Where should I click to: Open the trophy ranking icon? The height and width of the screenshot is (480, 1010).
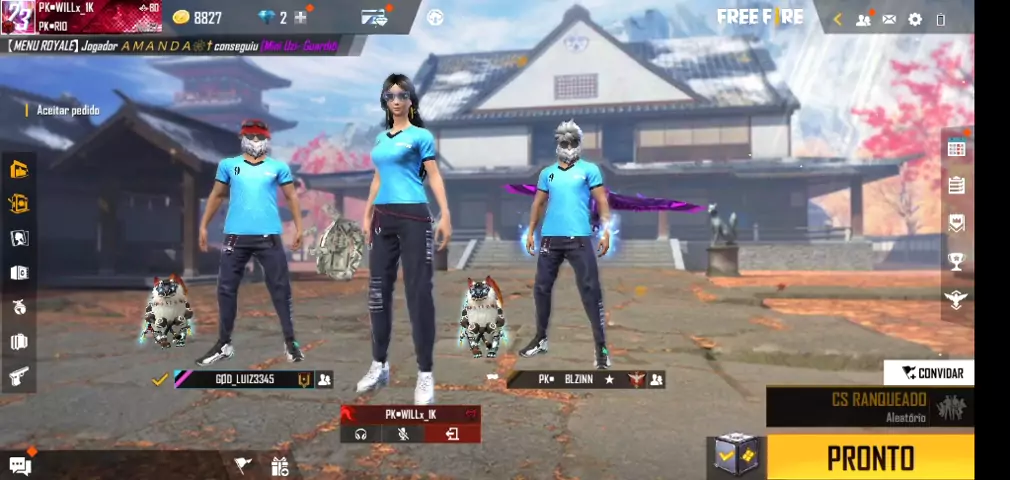957,261
